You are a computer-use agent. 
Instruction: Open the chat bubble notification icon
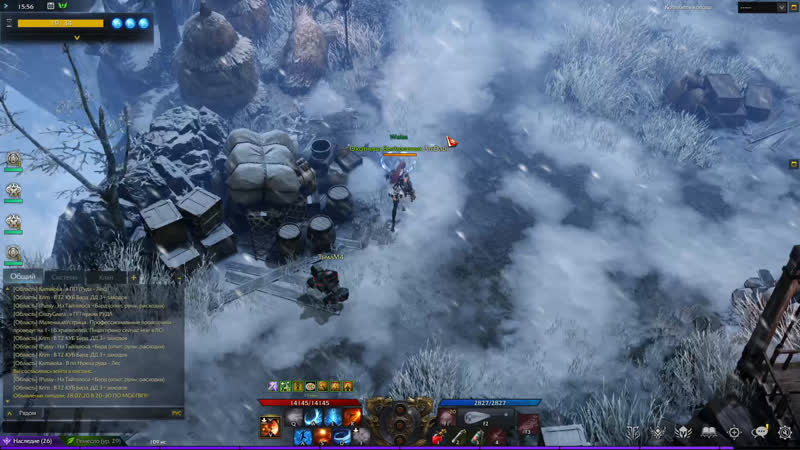(759, 431)
